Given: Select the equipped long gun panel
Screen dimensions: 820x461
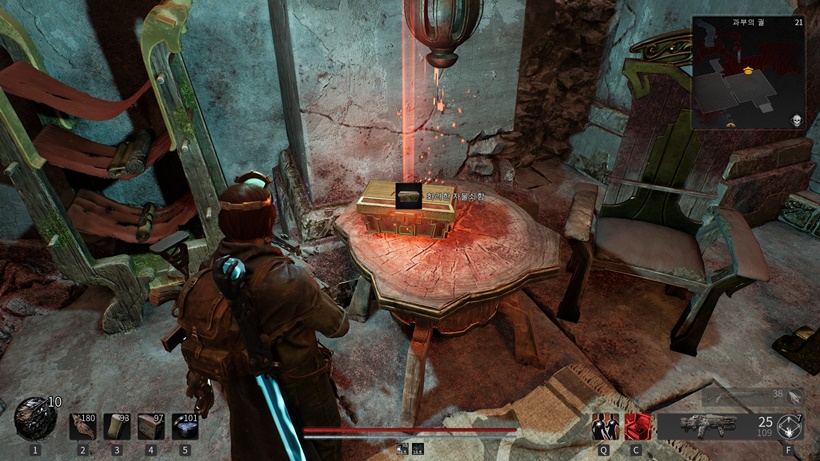Looking at the screenshot, I should click(x=713, y=426).
